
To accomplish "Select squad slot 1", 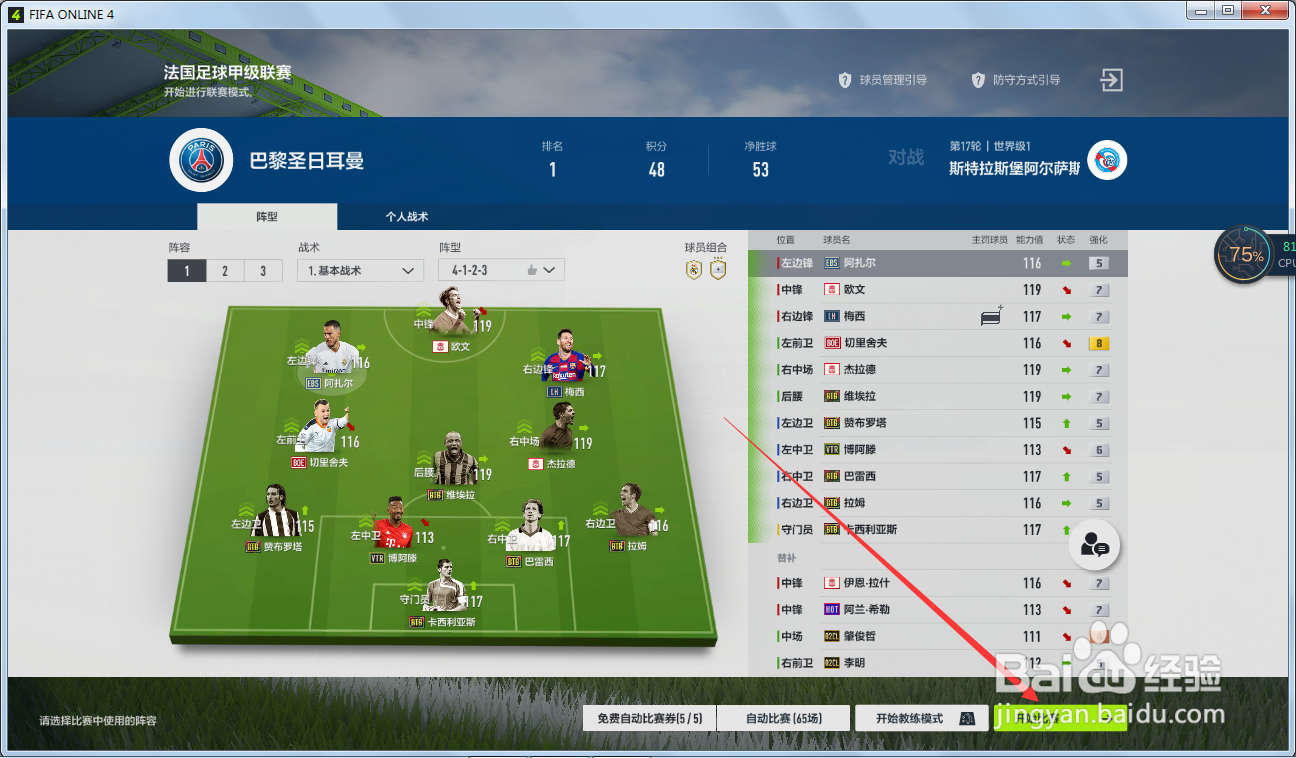I will point(186,270).
